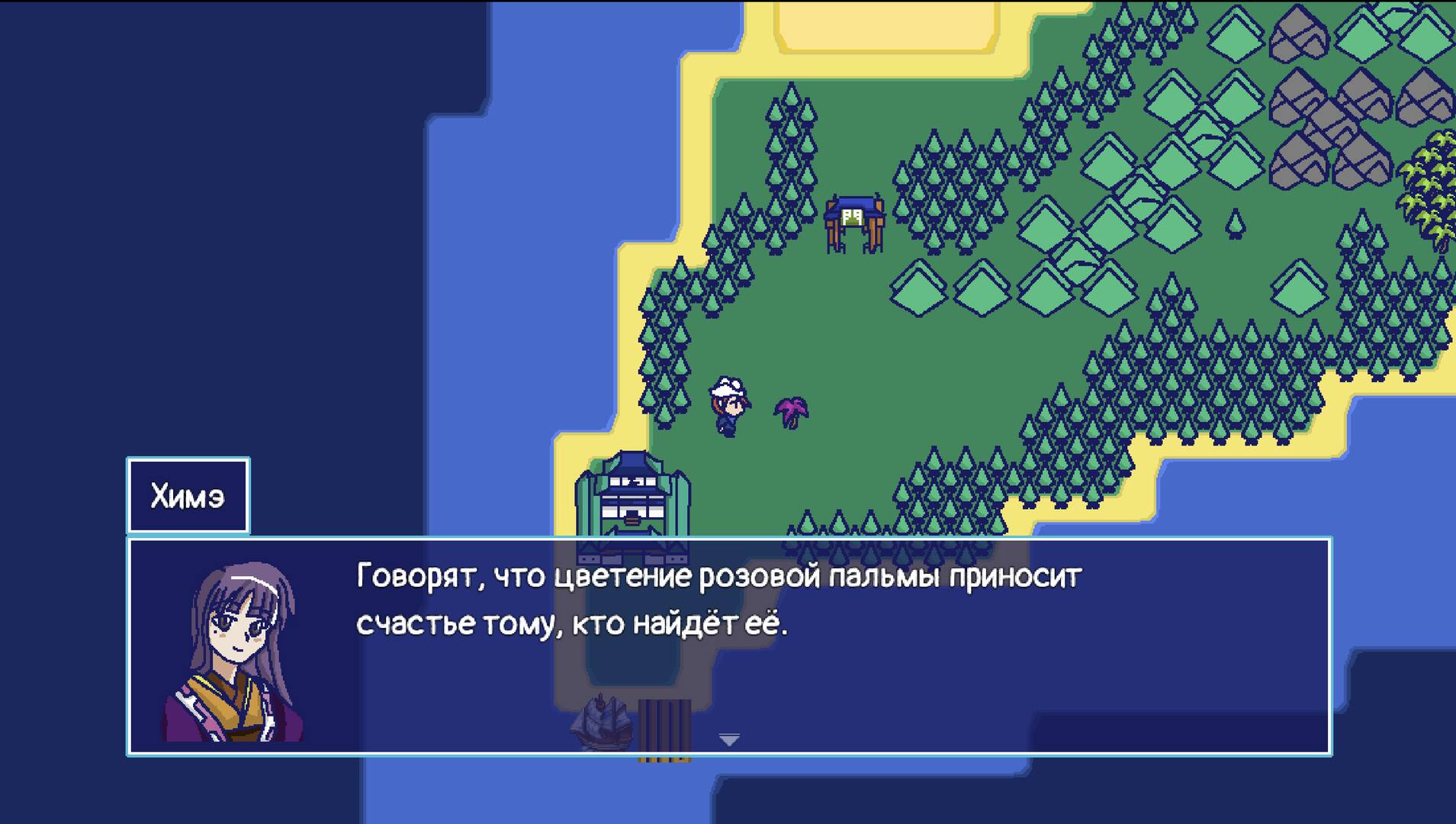The image size is (1456, 824).
Task: Click the name plate to switch speaker
Action: click(188, 494)
